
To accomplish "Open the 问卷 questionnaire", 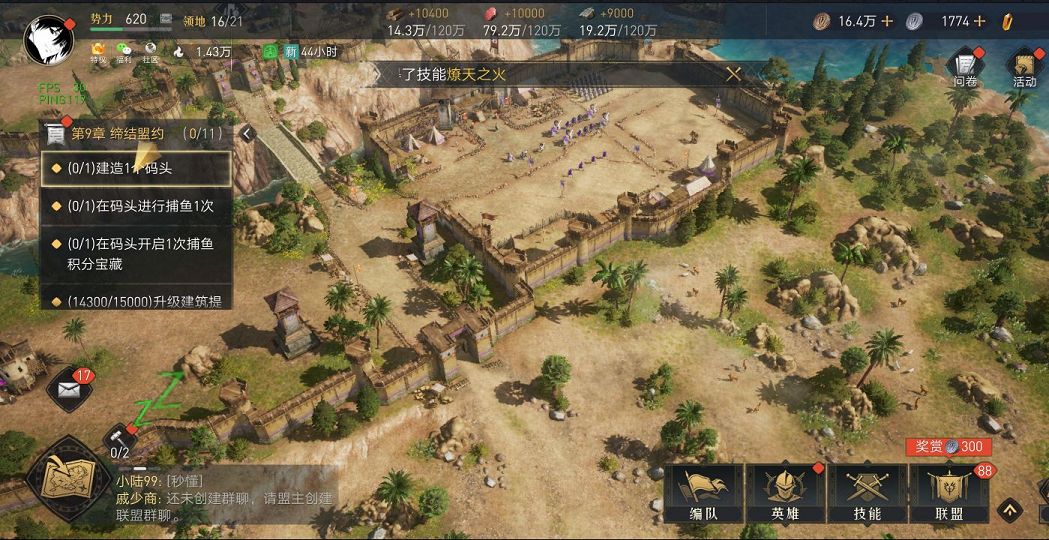I will [x=965, y=67].
